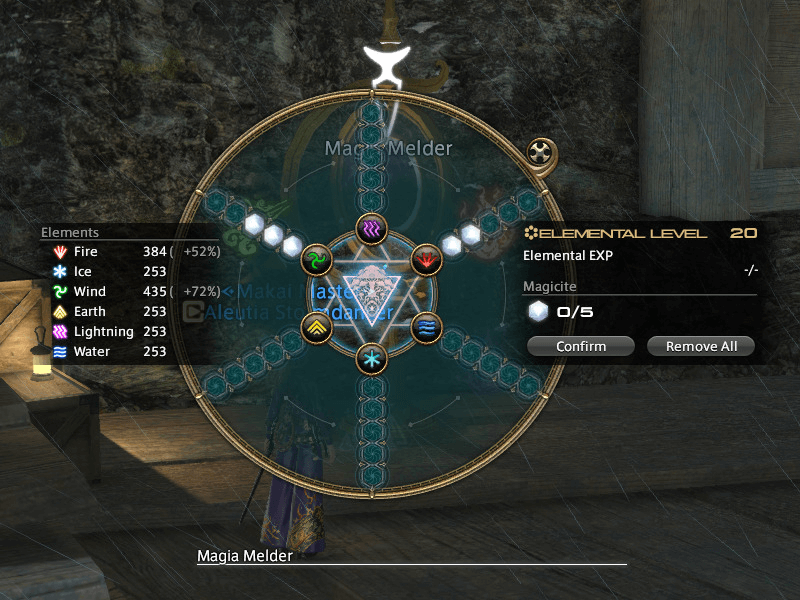Screen dimensions: 800x600
Task: Close the Magia Melder window
Action: click(x=541, y=153)
